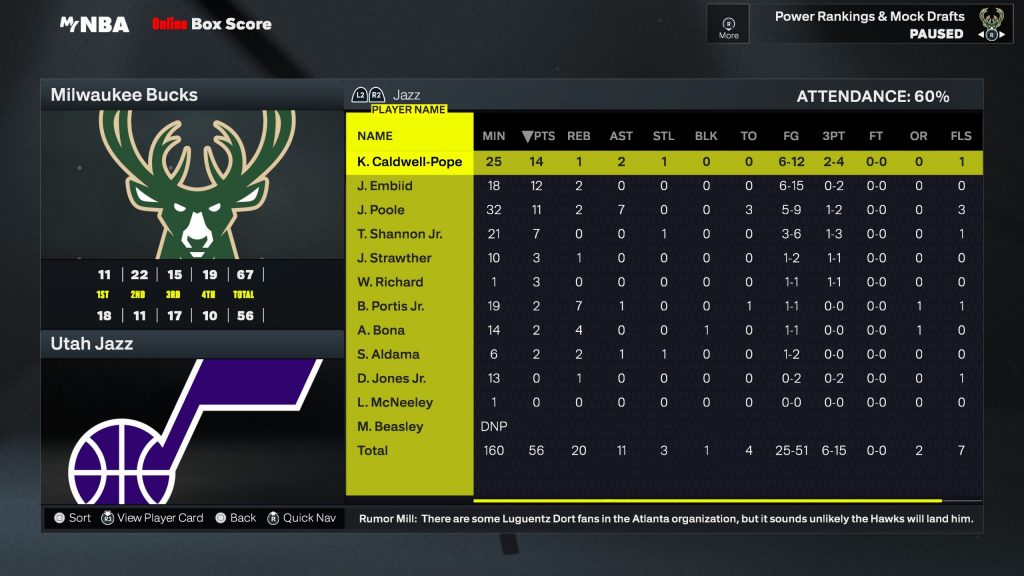This screenshot has width=1024, height=576.
Task: Select K. Caldwell-Pope's box score row
Action: point(409,162)
